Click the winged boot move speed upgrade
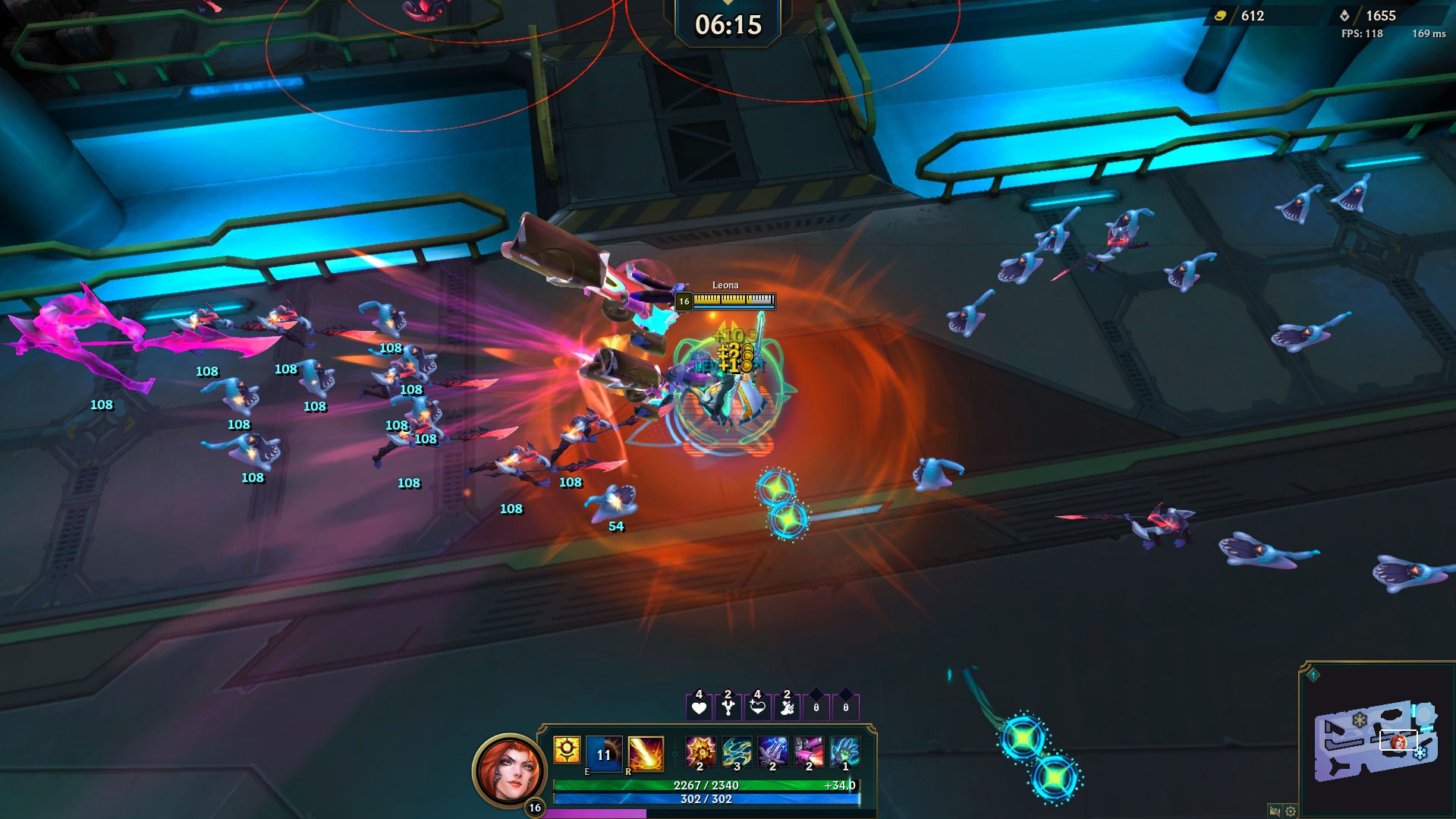This screenshot has width=1456, height=819. tap(786, 707)
